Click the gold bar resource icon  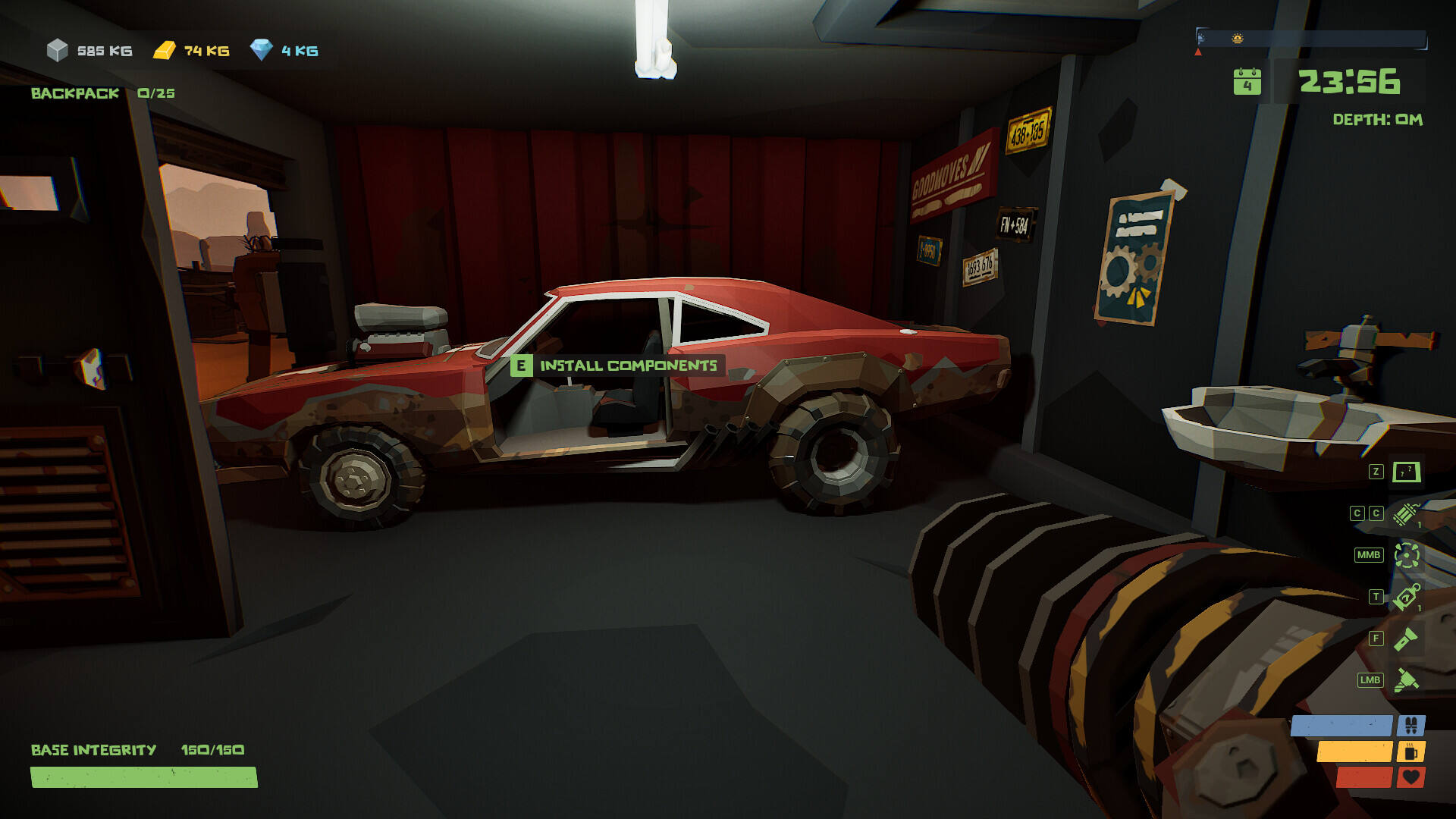[x=165, y=51]
